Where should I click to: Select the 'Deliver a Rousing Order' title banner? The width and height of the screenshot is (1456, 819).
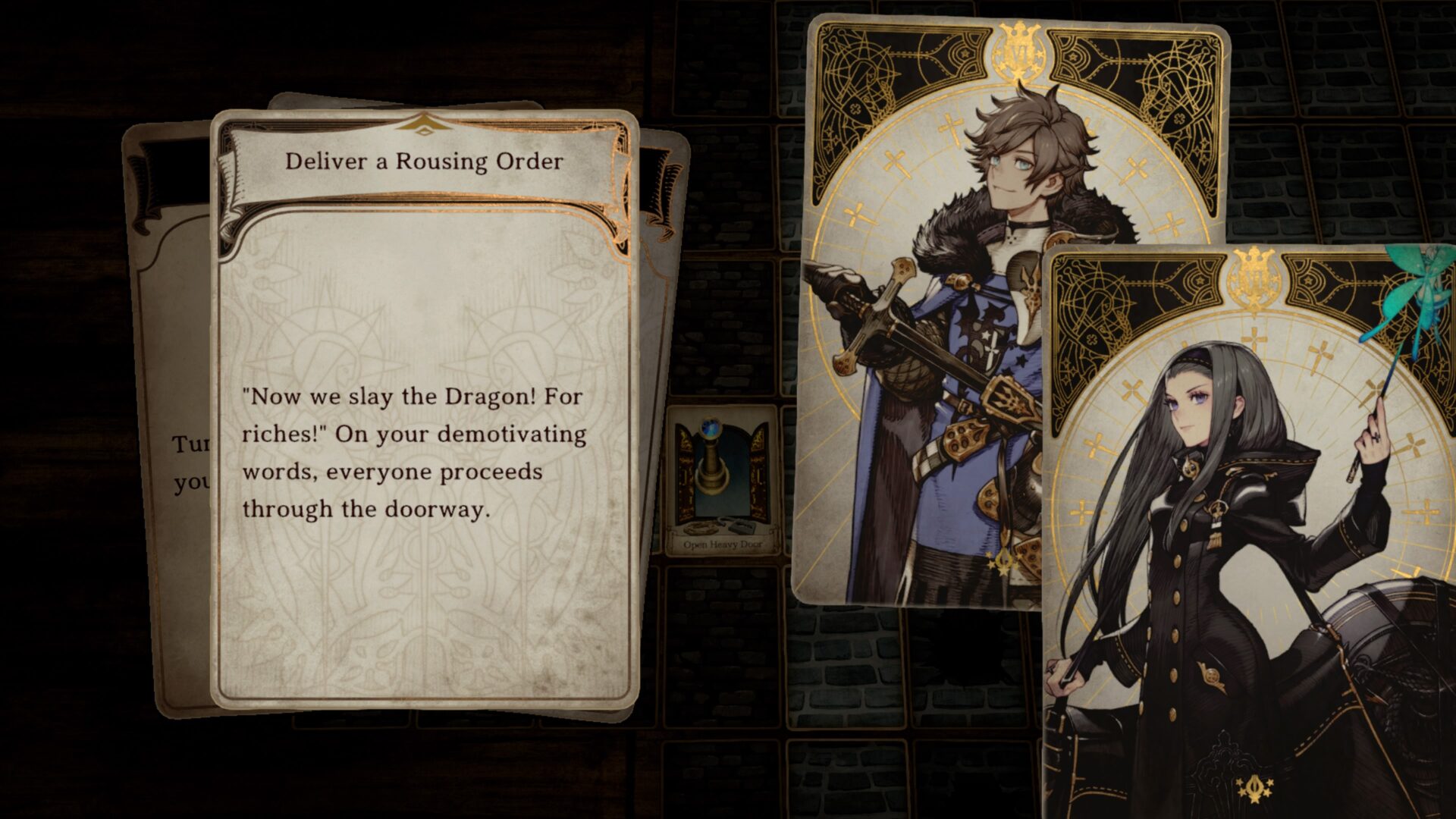click(x=423, y=161)
